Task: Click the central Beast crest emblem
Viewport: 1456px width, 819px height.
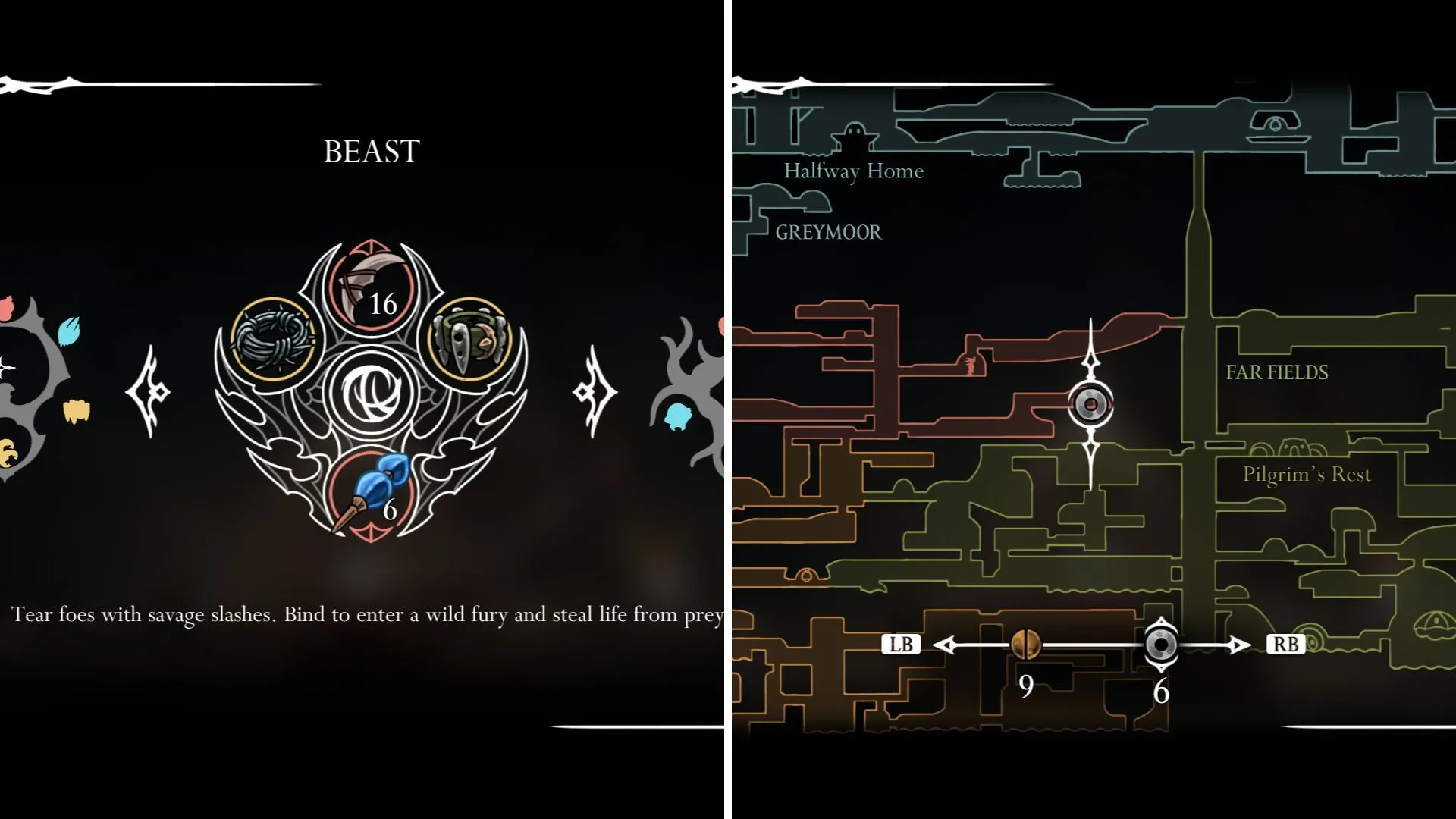Action: point(369,394)
